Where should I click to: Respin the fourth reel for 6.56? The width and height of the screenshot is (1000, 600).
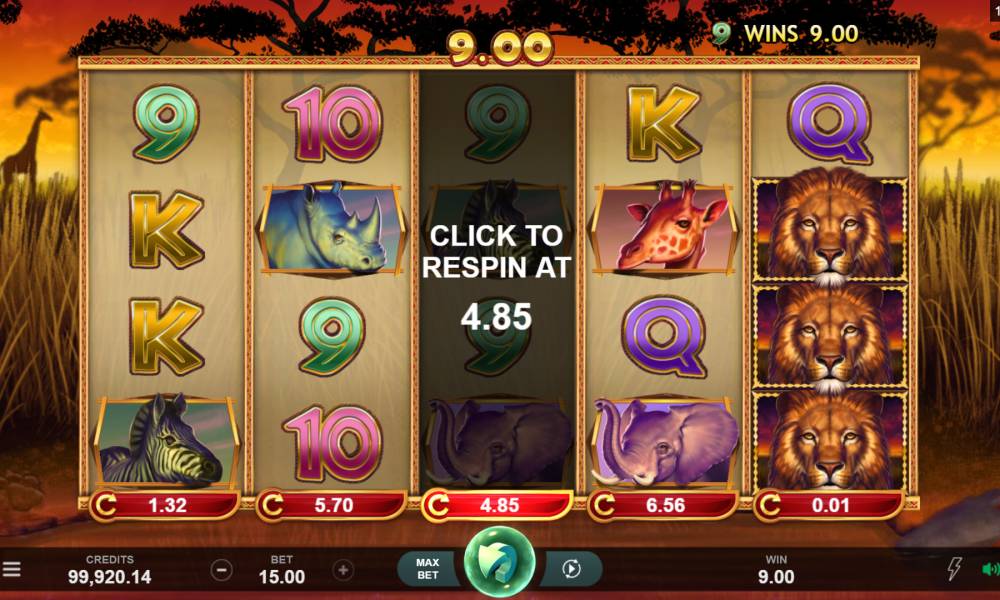point(664,505)
